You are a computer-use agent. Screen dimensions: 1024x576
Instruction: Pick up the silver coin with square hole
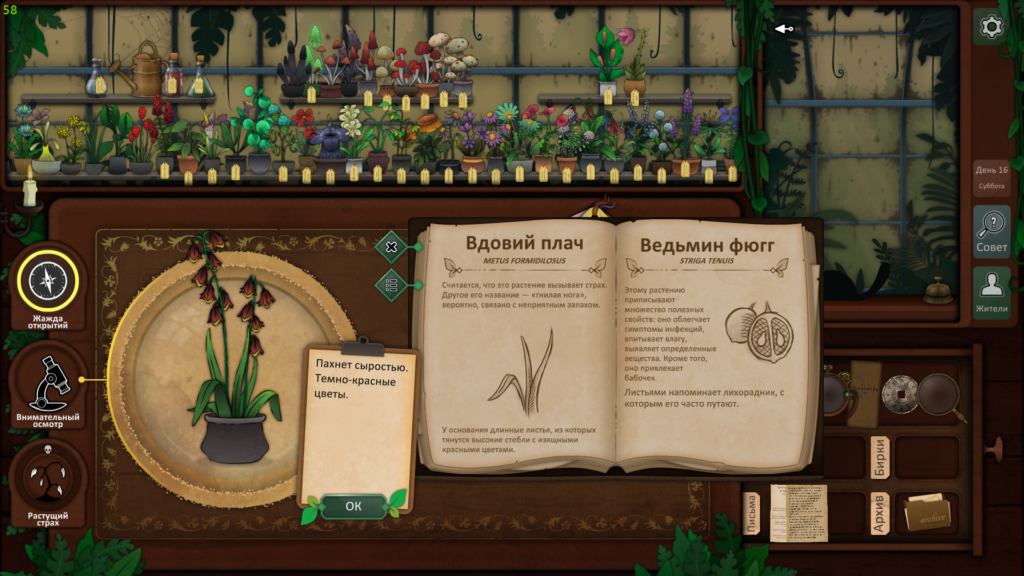coord(900,393)
